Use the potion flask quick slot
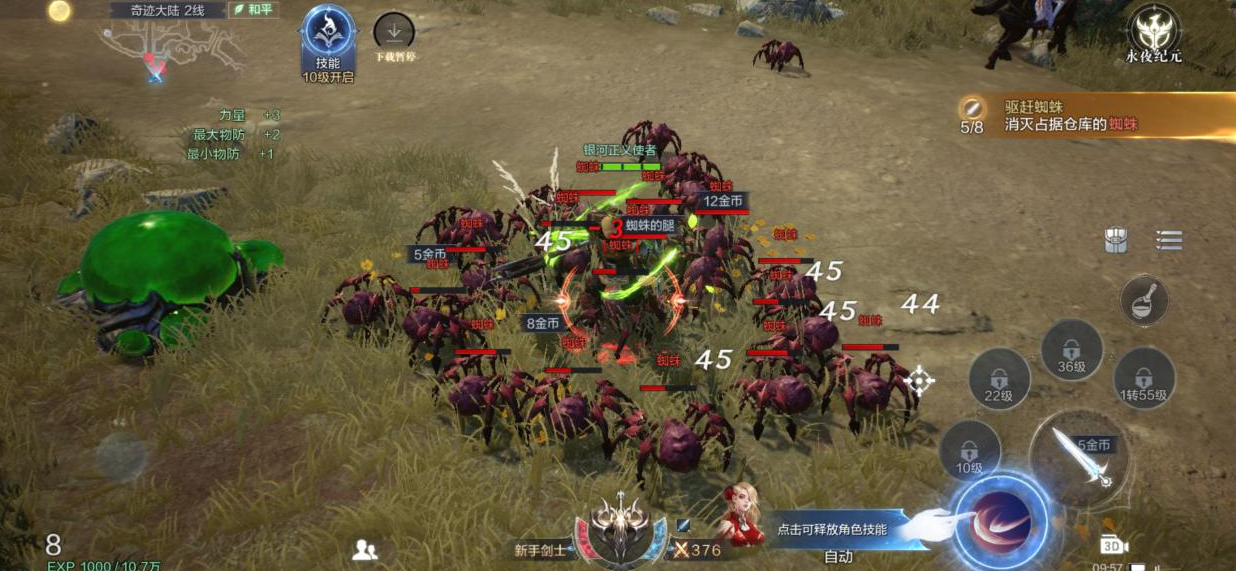1236x571 pixels. click(1144, 299)
